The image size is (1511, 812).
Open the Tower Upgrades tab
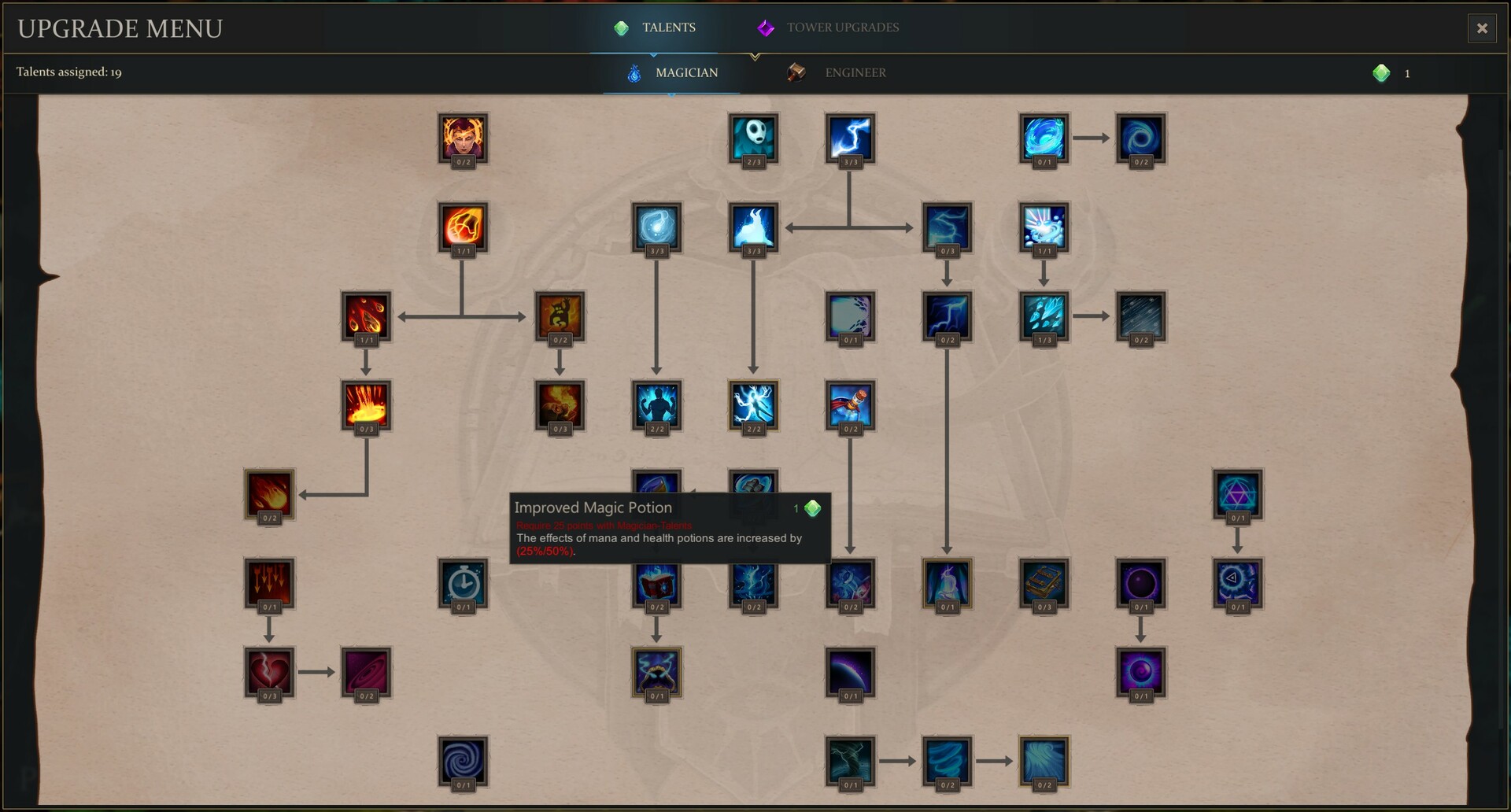pyautogui.click(x=842, y=28)
